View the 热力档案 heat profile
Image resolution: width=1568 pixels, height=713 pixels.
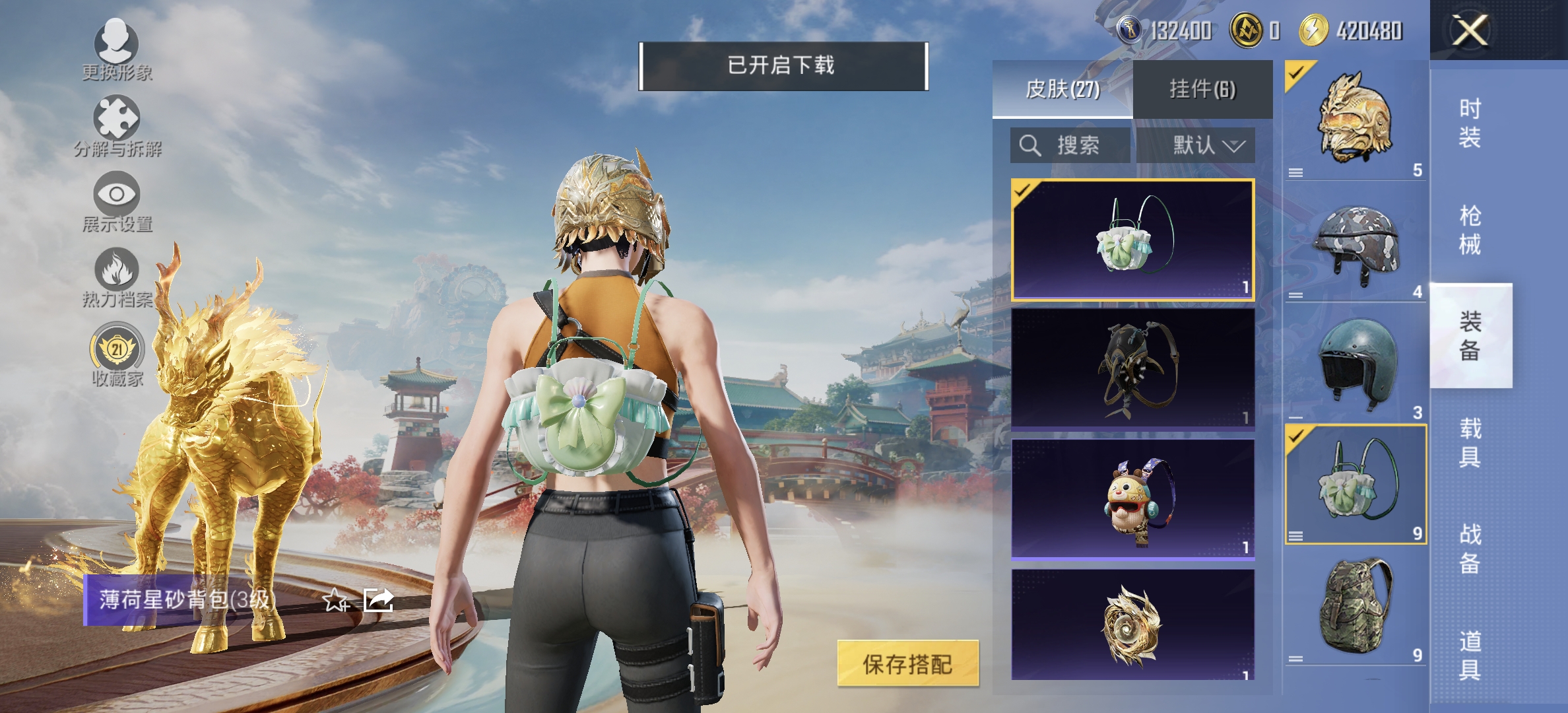117,277
